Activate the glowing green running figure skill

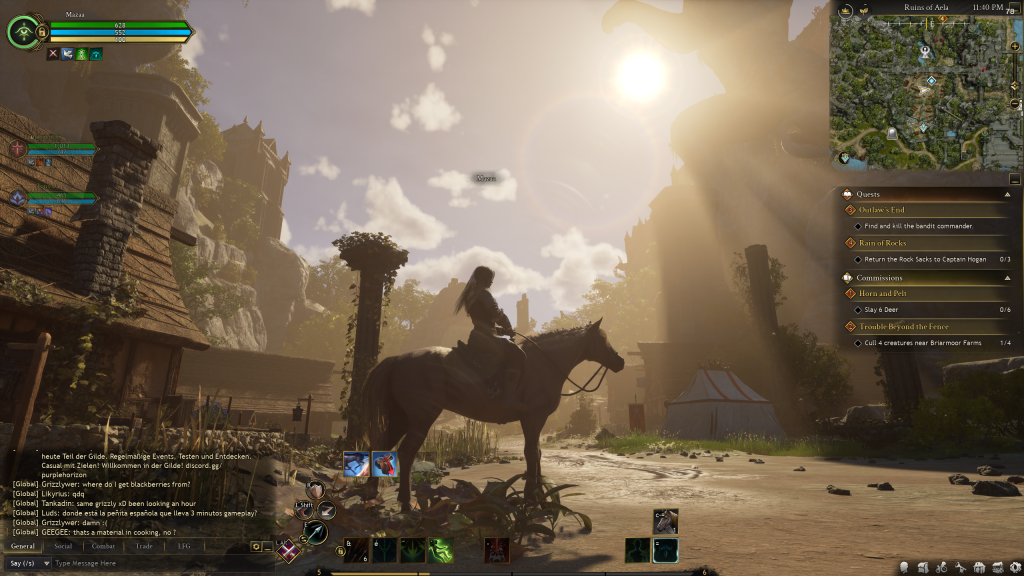point(441,550)
